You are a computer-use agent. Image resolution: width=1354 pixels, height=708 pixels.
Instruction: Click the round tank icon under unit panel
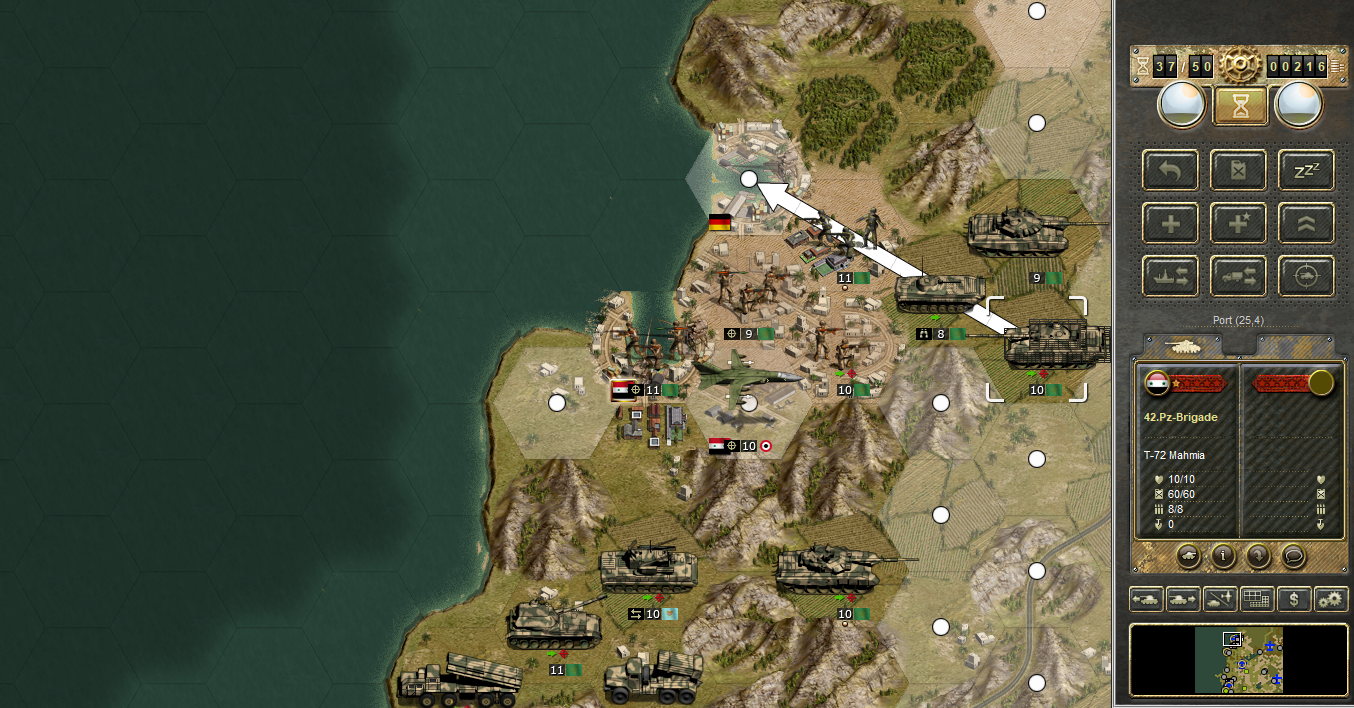[x=1189, y=554]
